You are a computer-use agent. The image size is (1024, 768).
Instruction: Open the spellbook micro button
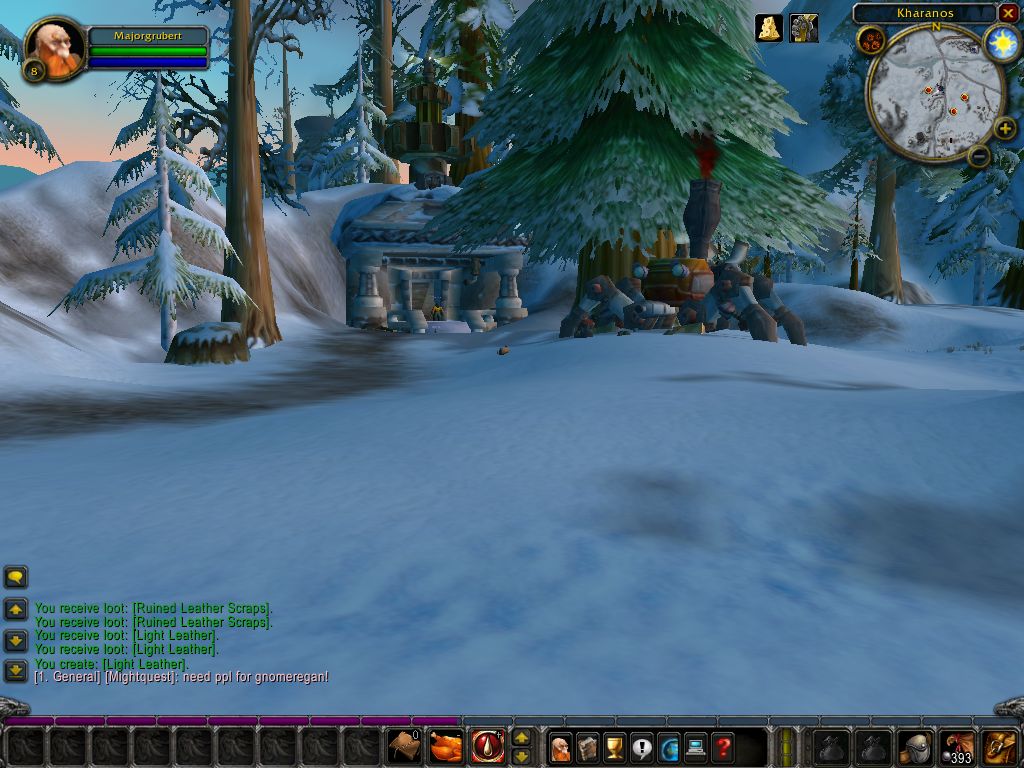point(587,746)
